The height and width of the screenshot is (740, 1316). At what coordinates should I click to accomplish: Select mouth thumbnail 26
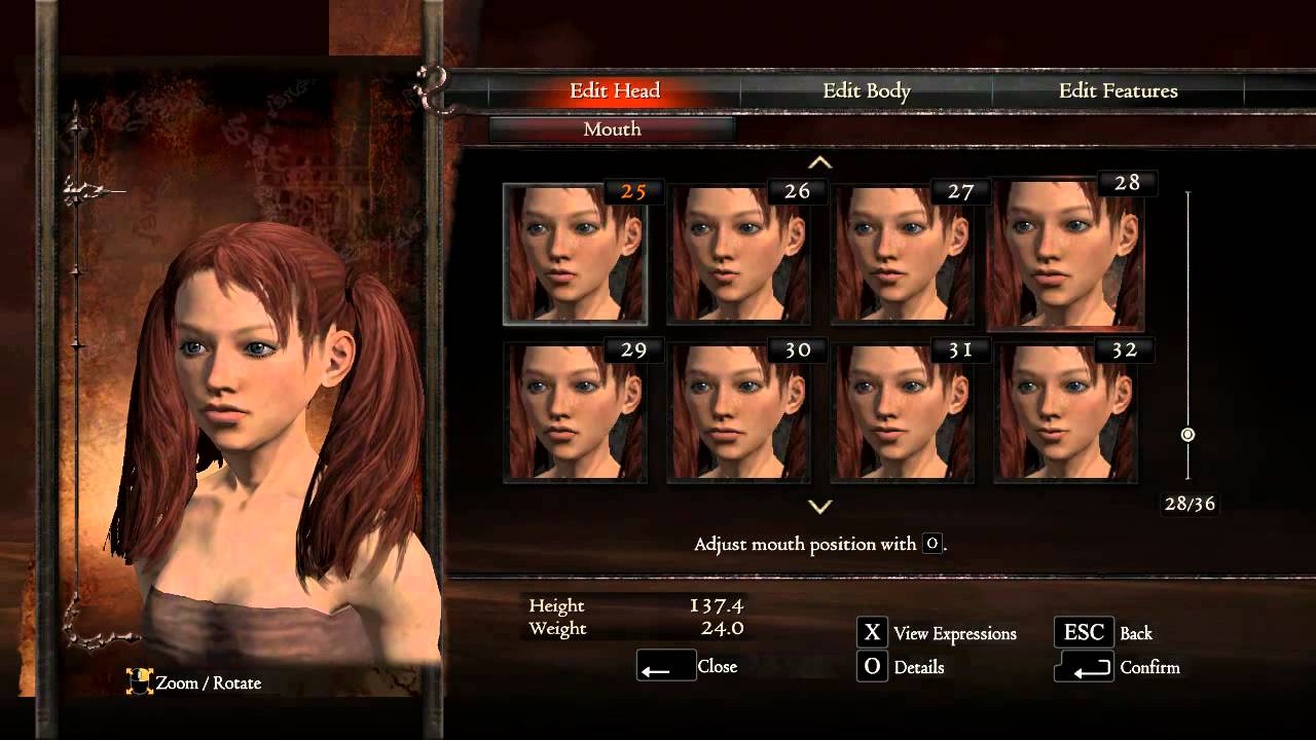[x=739, y=254]
